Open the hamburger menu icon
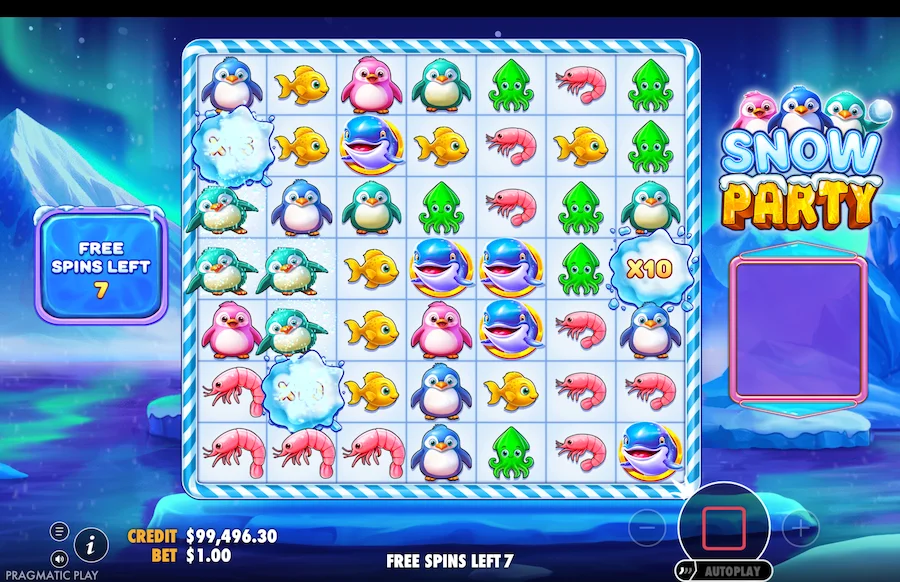The height and width of the screenshot is (582, 900). 59,530
